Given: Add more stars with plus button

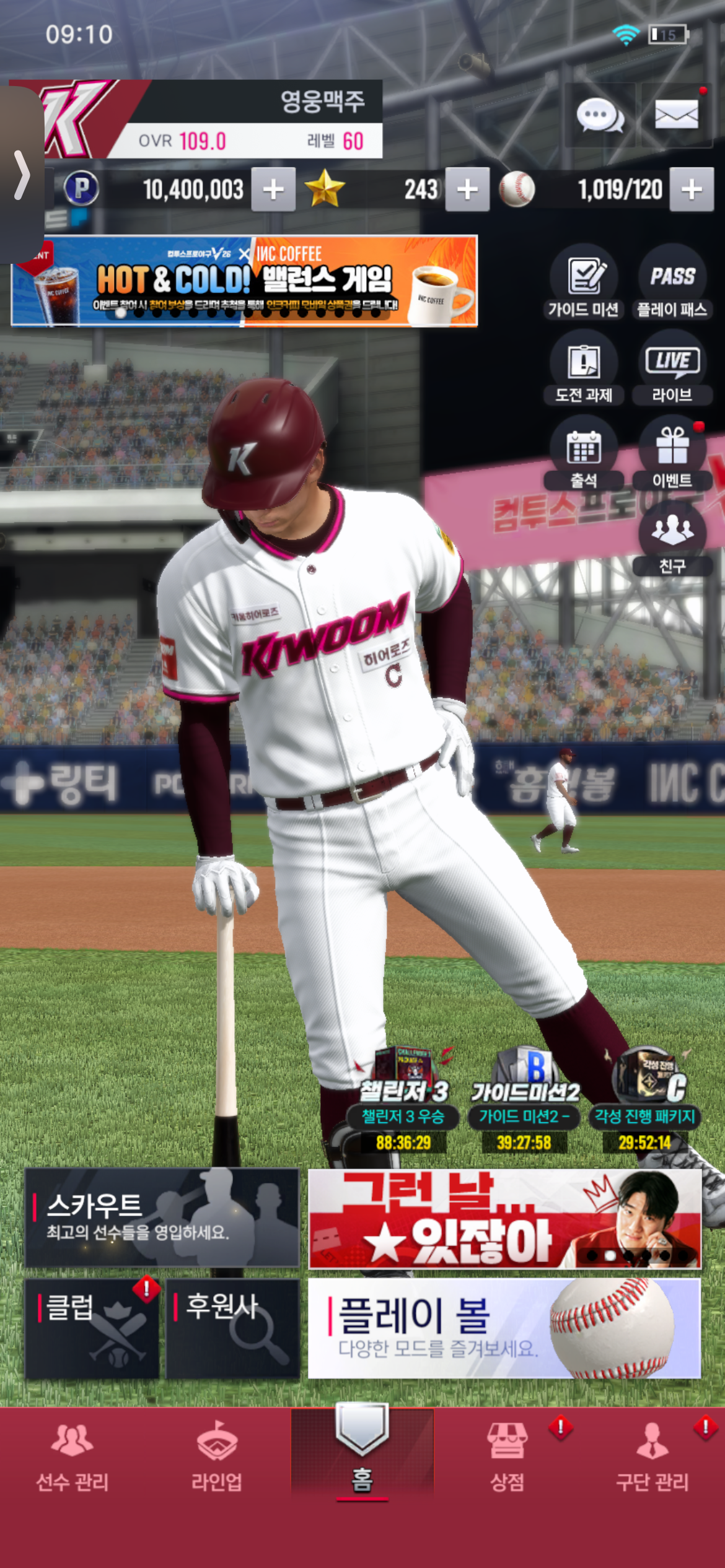Looking at the screenshot, I should click(467, 189).
